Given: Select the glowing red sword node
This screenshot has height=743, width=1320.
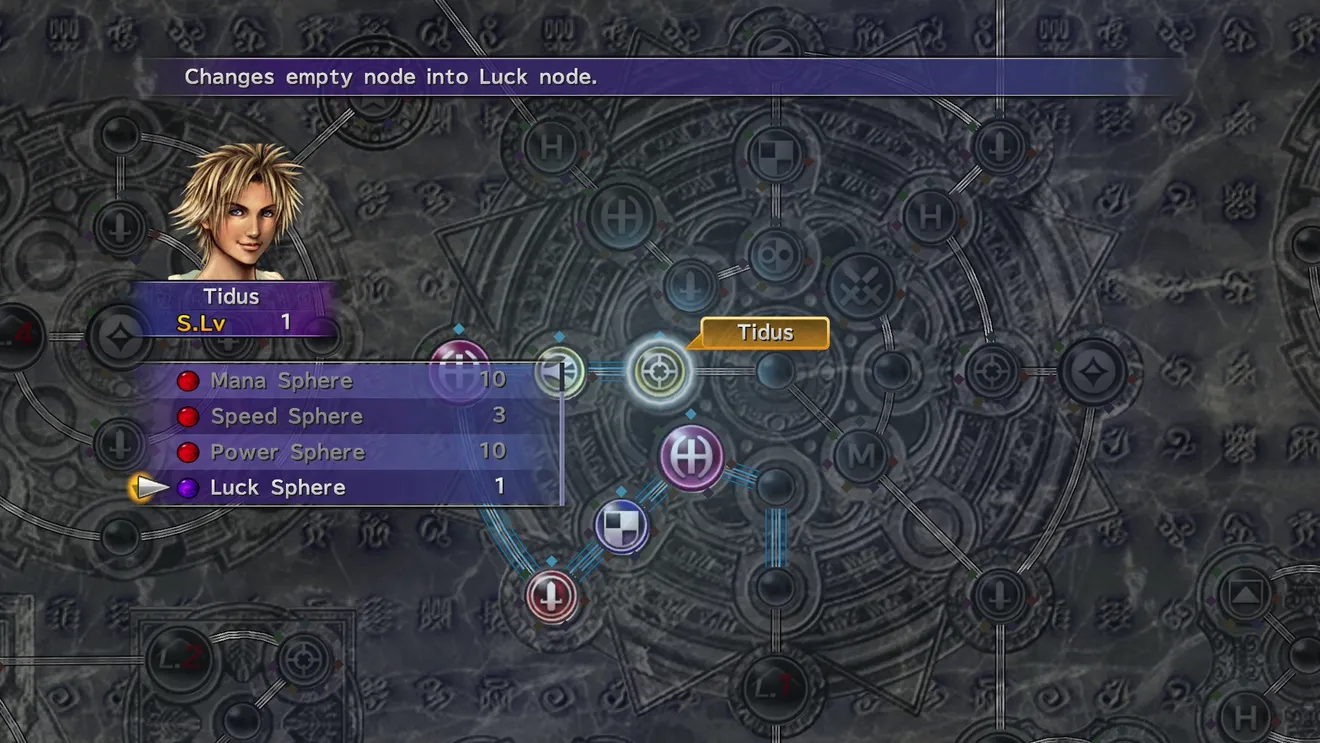Looking at the screenshot, I should point(552,595).
